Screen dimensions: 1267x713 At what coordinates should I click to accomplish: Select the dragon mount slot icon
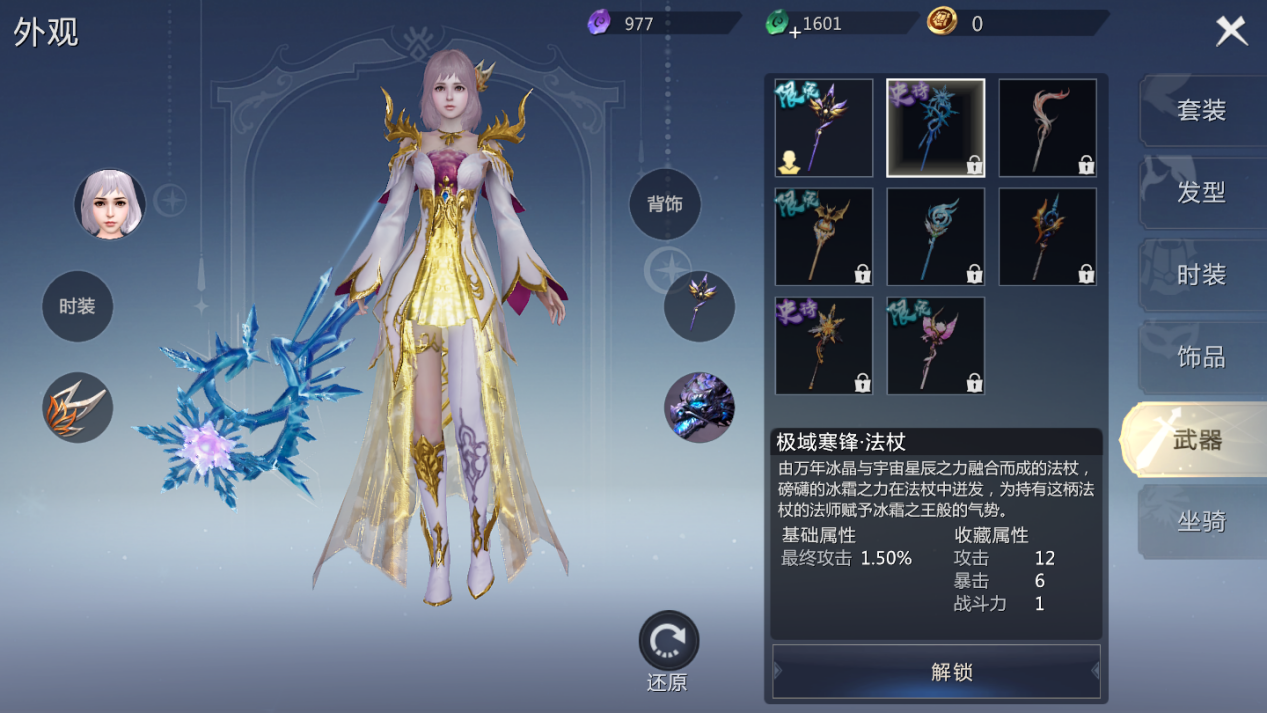699,407
